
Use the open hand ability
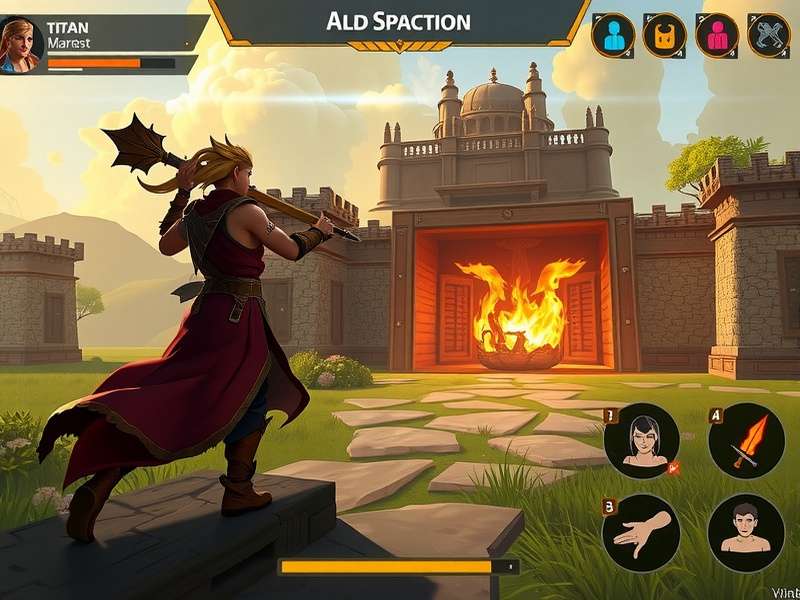click(x=641, y=533)
